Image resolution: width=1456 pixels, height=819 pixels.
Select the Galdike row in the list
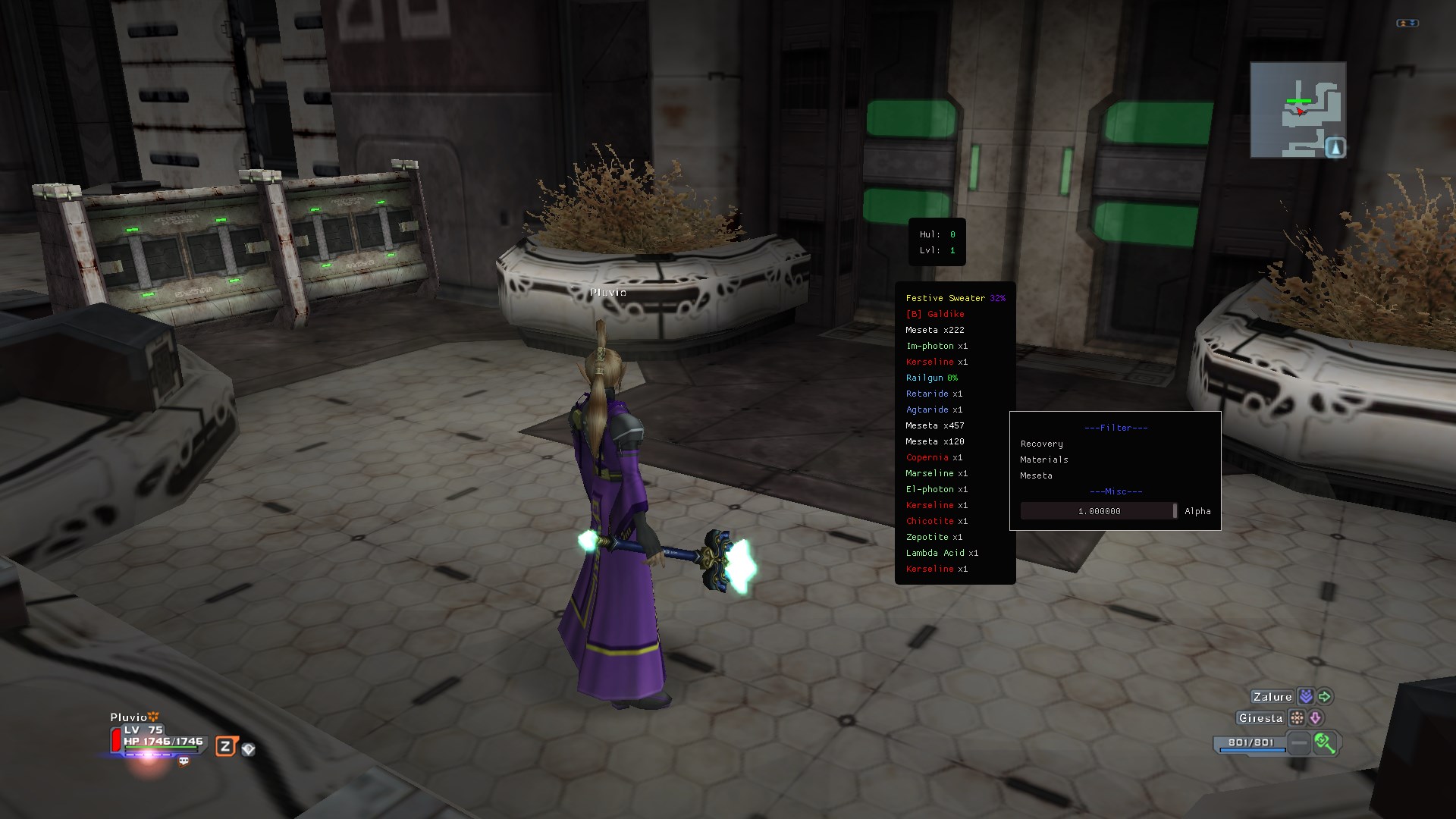935,314
